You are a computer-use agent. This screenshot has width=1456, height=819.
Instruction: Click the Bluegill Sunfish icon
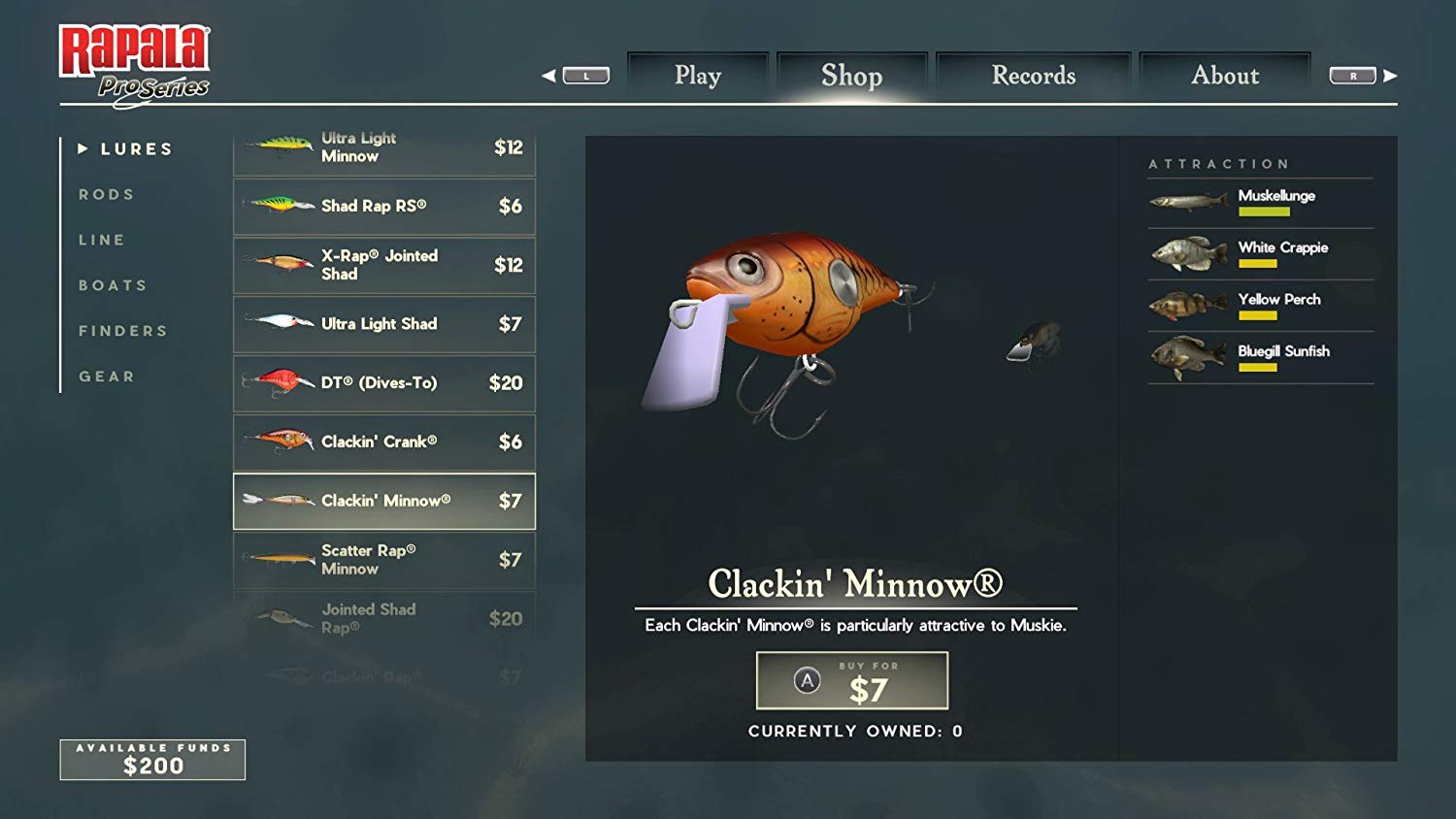coord(1186,357)
